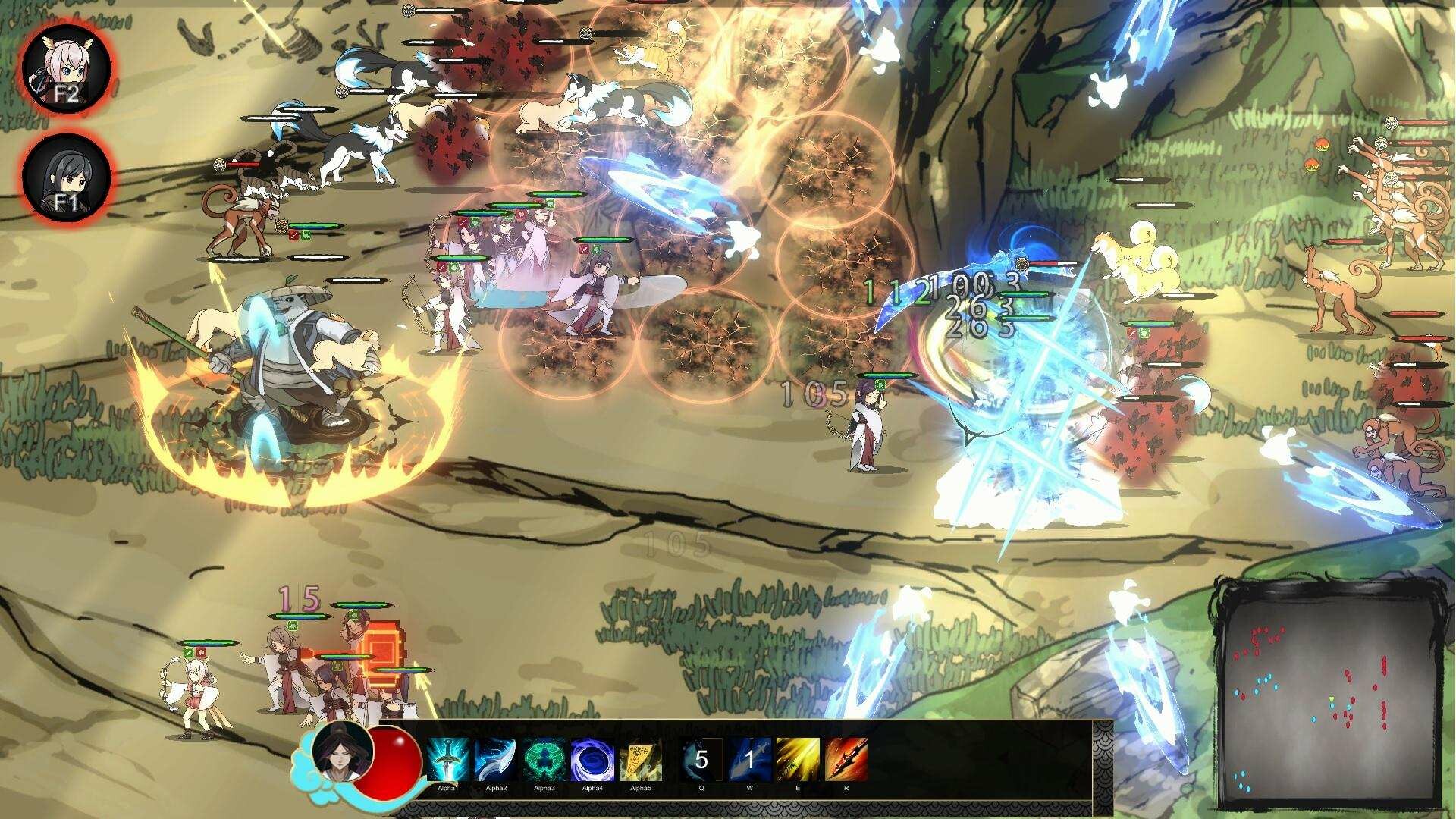Click the Q hotkey label under the whale ability
This screenshot has width=1456, height=819.
coord(701,787)
